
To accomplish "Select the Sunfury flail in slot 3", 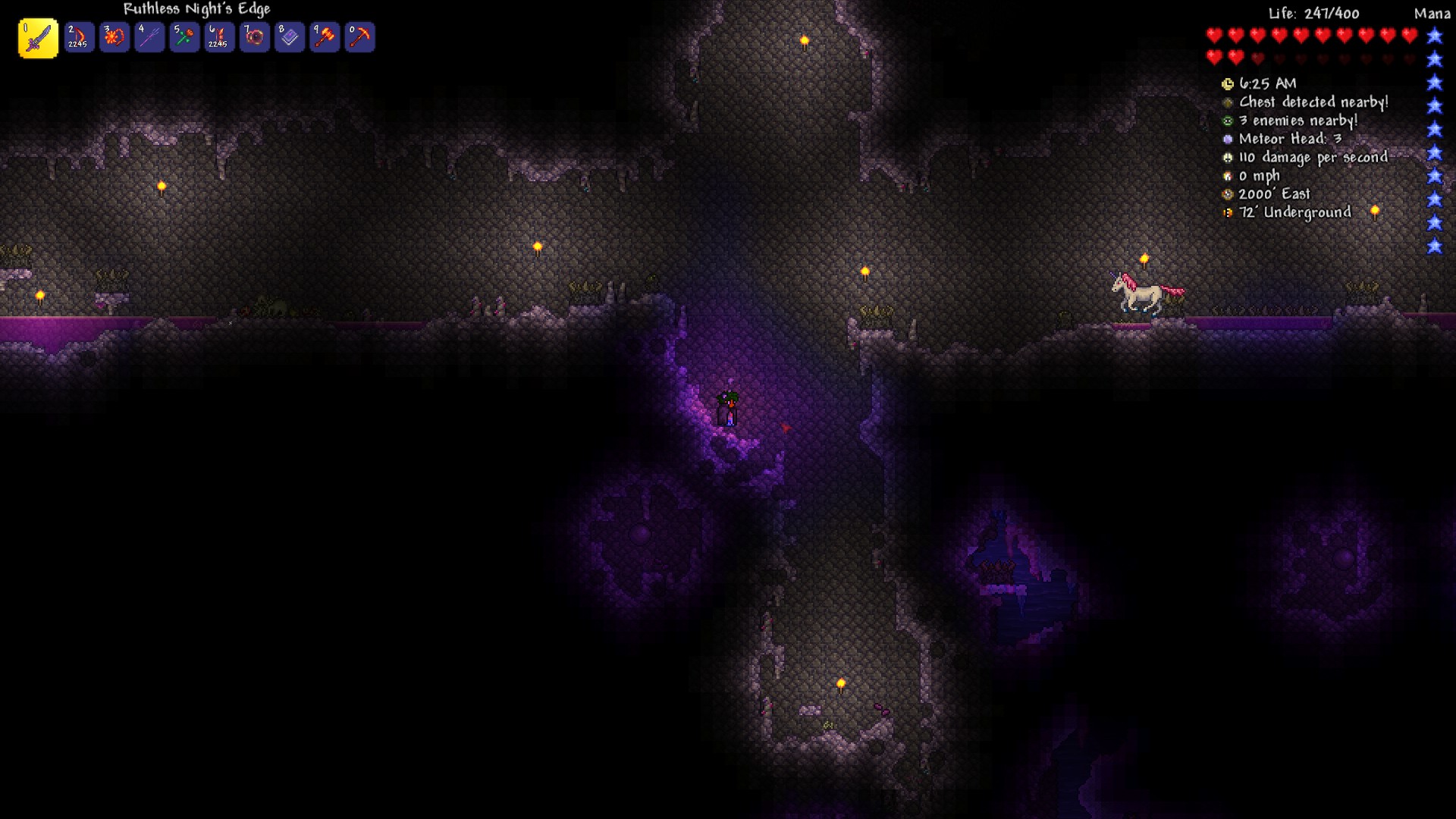I will (x=114, y=38).
